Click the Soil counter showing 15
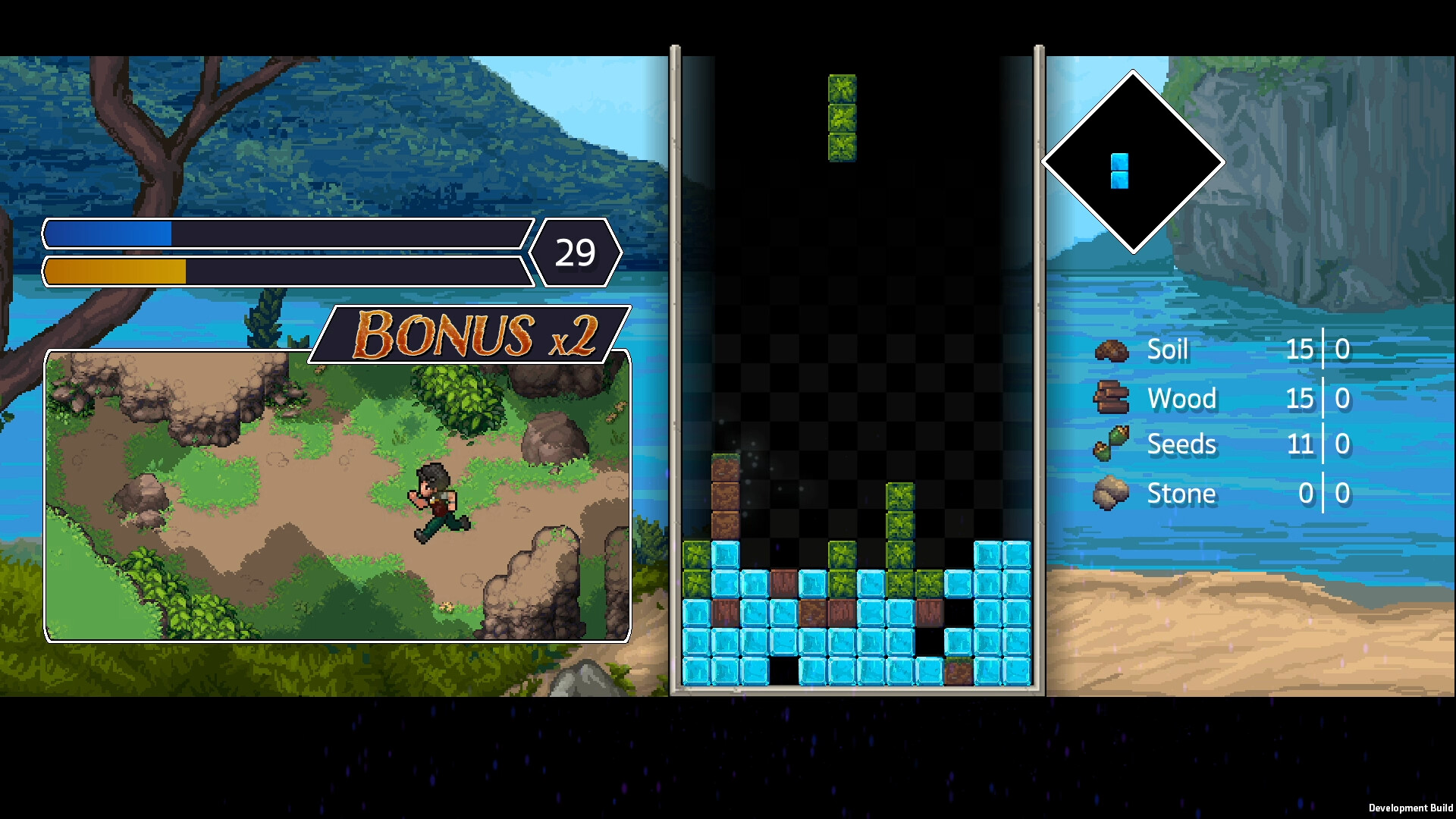Viewport: 1456px width, 819px height. coord(1300,350)
